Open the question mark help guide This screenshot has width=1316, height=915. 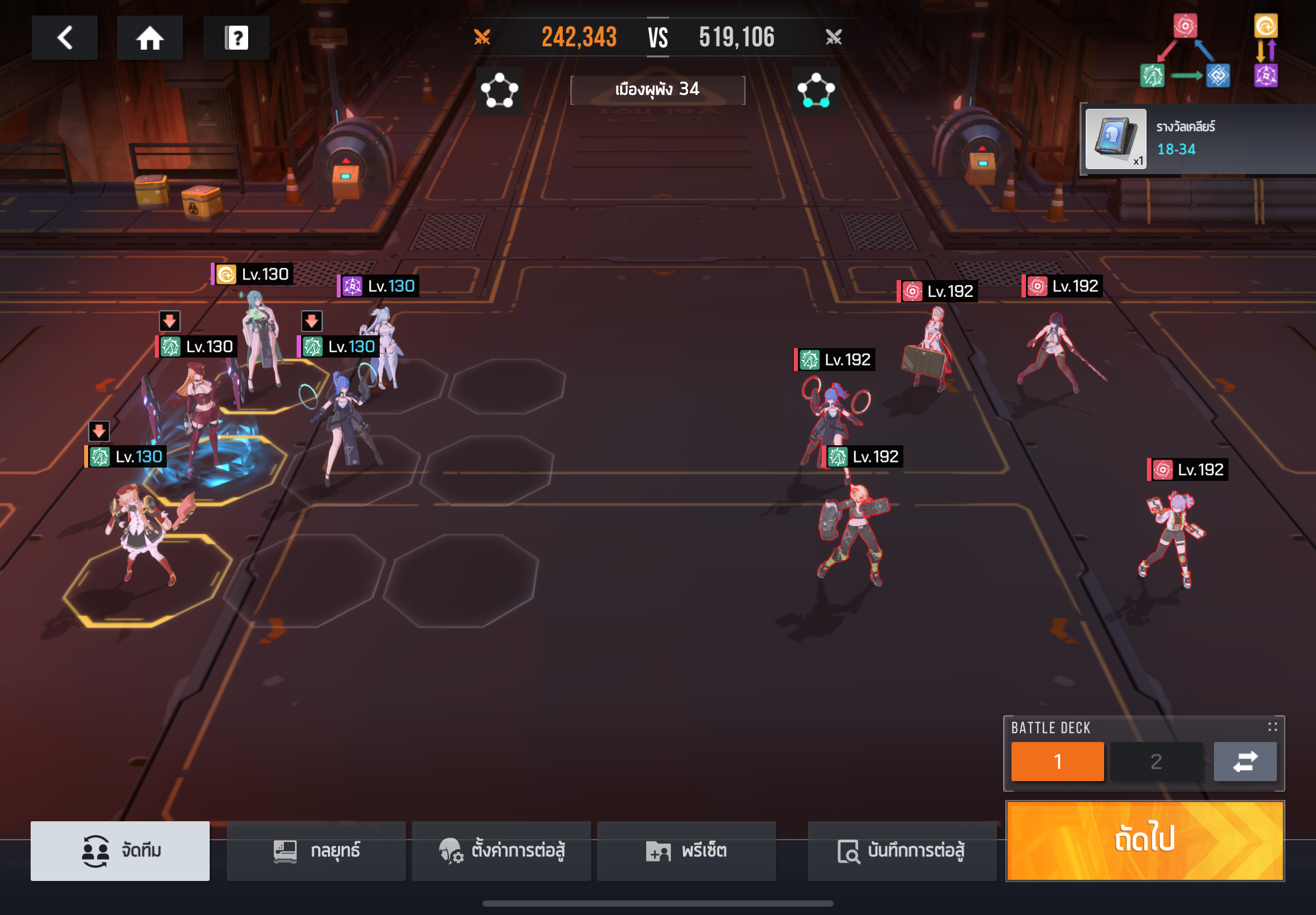(x=236, y=38)
